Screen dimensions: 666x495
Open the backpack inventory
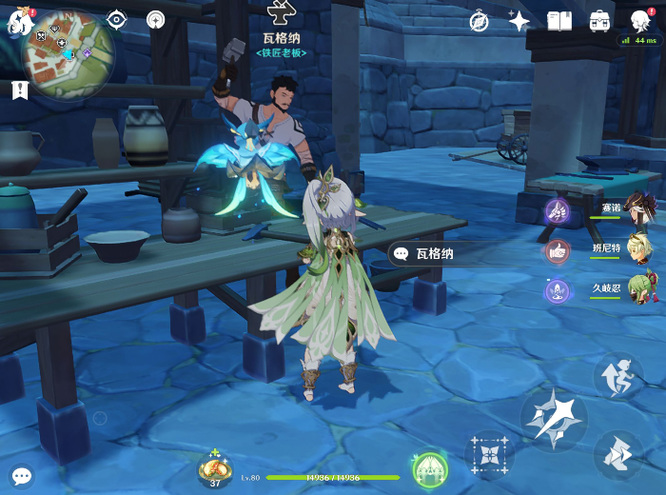(x=599, y=21)
